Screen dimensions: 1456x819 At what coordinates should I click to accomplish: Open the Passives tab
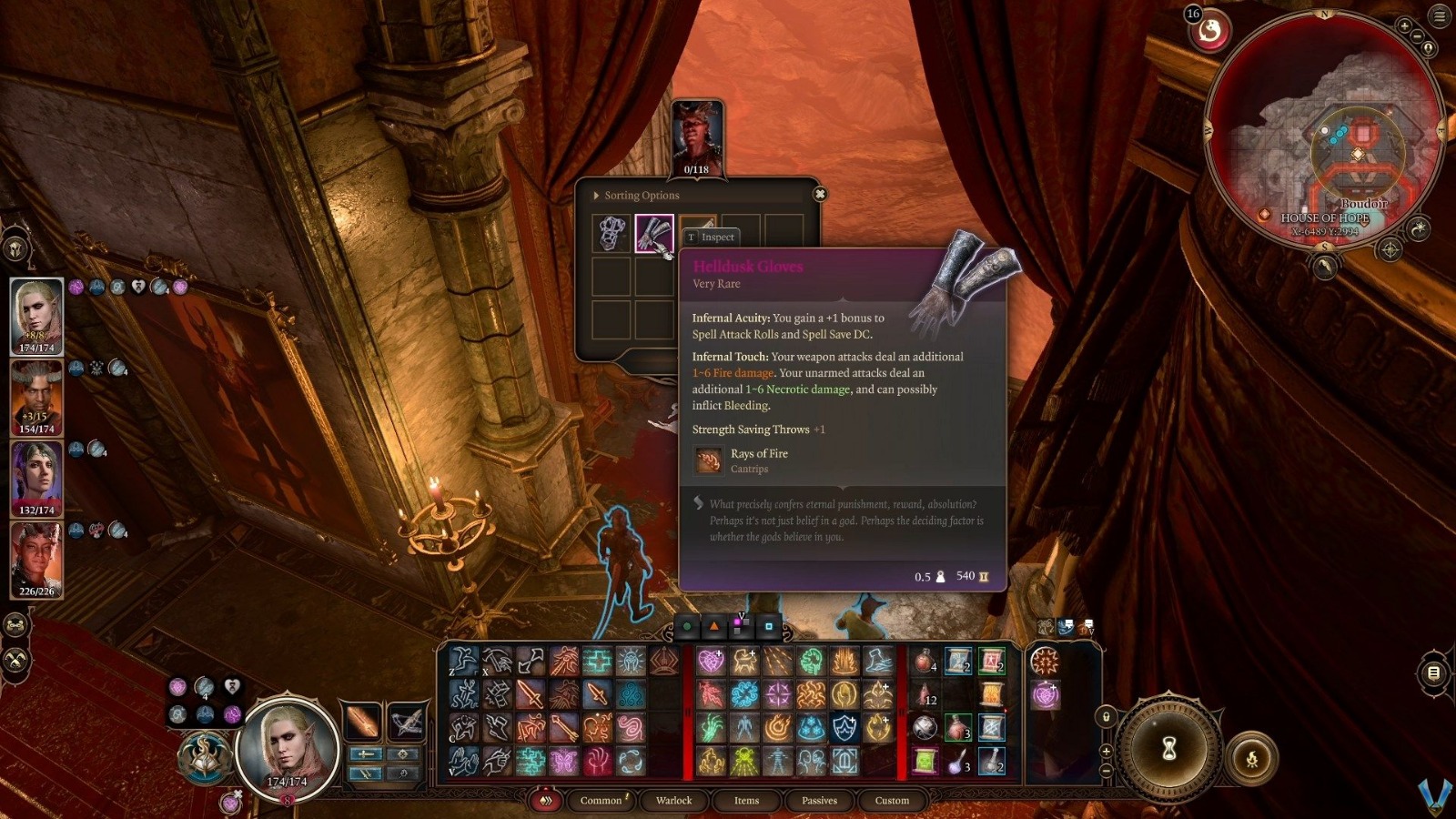point(818,801)
